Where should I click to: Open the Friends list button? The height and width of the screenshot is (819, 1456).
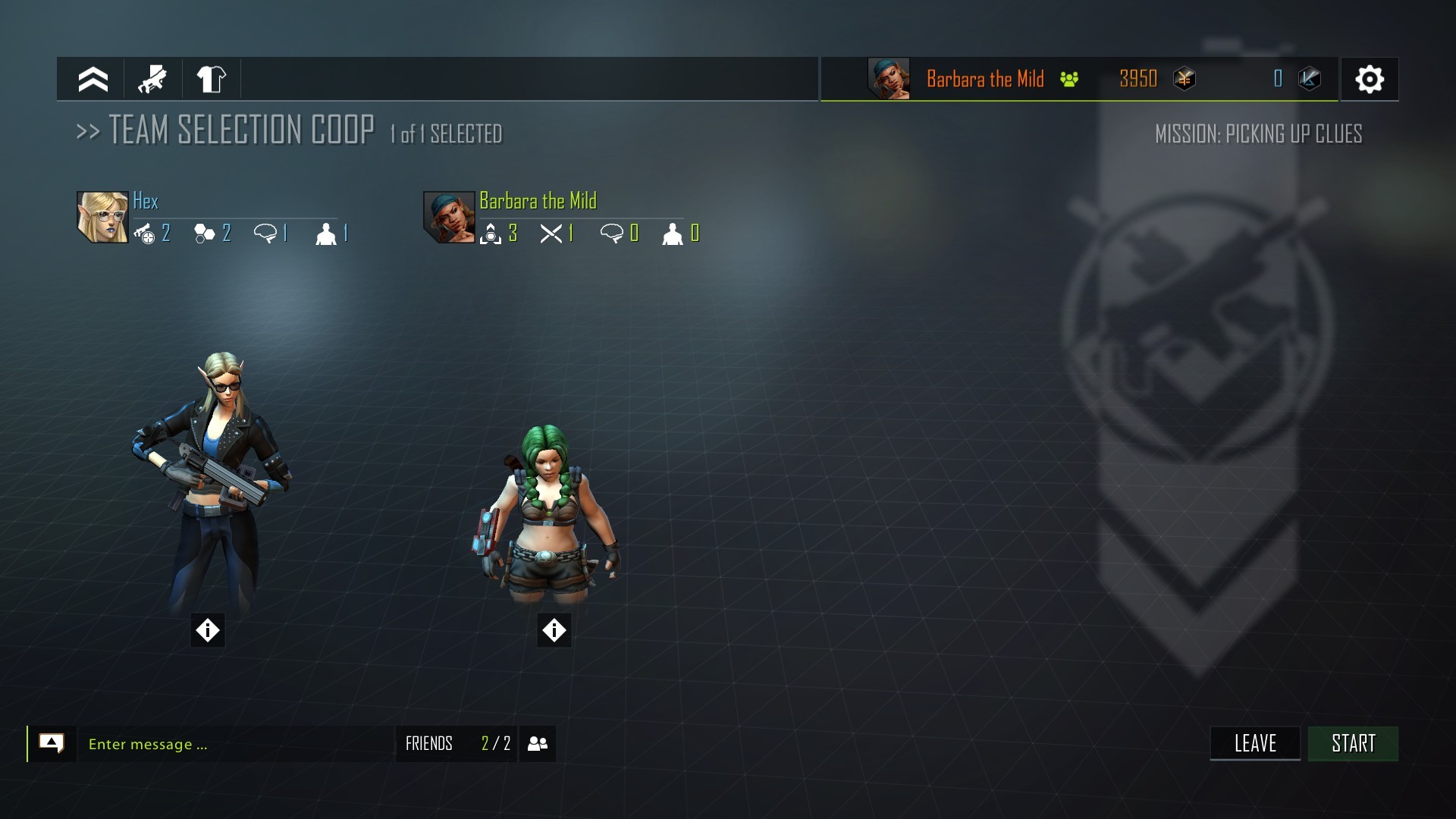456,743
